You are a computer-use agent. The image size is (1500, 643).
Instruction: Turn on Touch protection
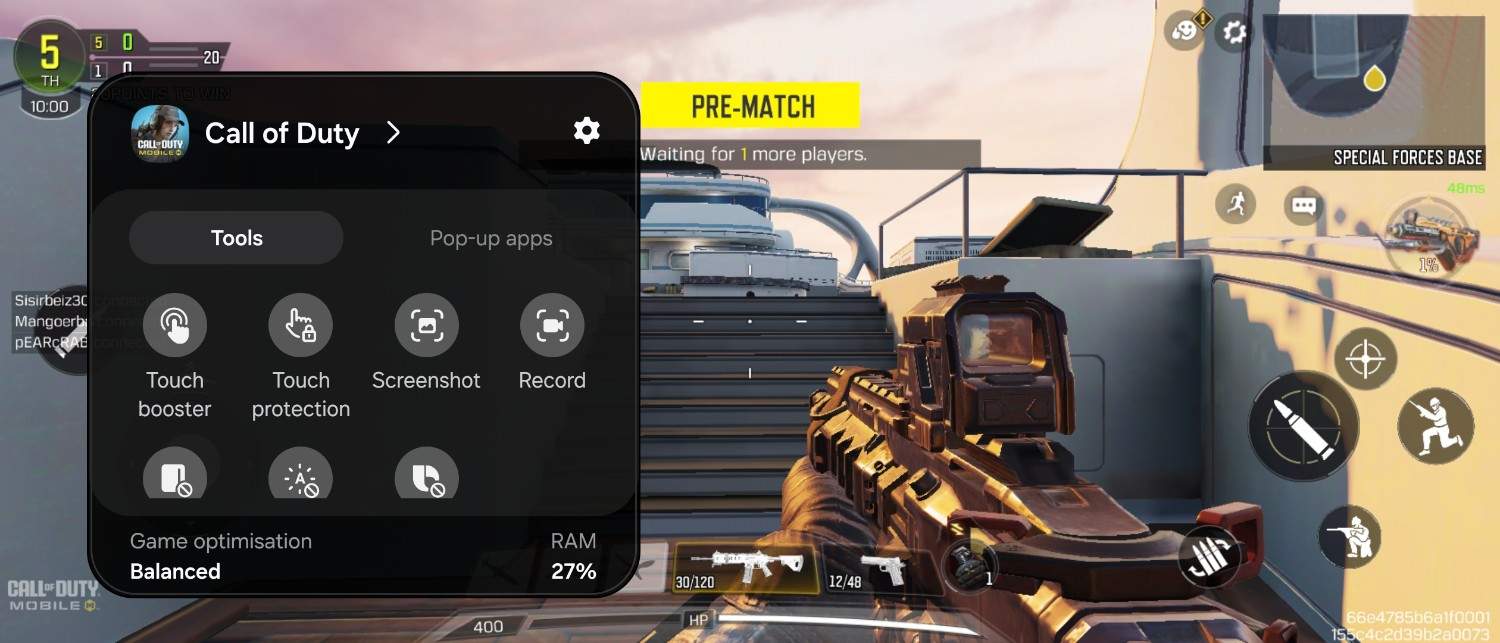coord(300,326)
